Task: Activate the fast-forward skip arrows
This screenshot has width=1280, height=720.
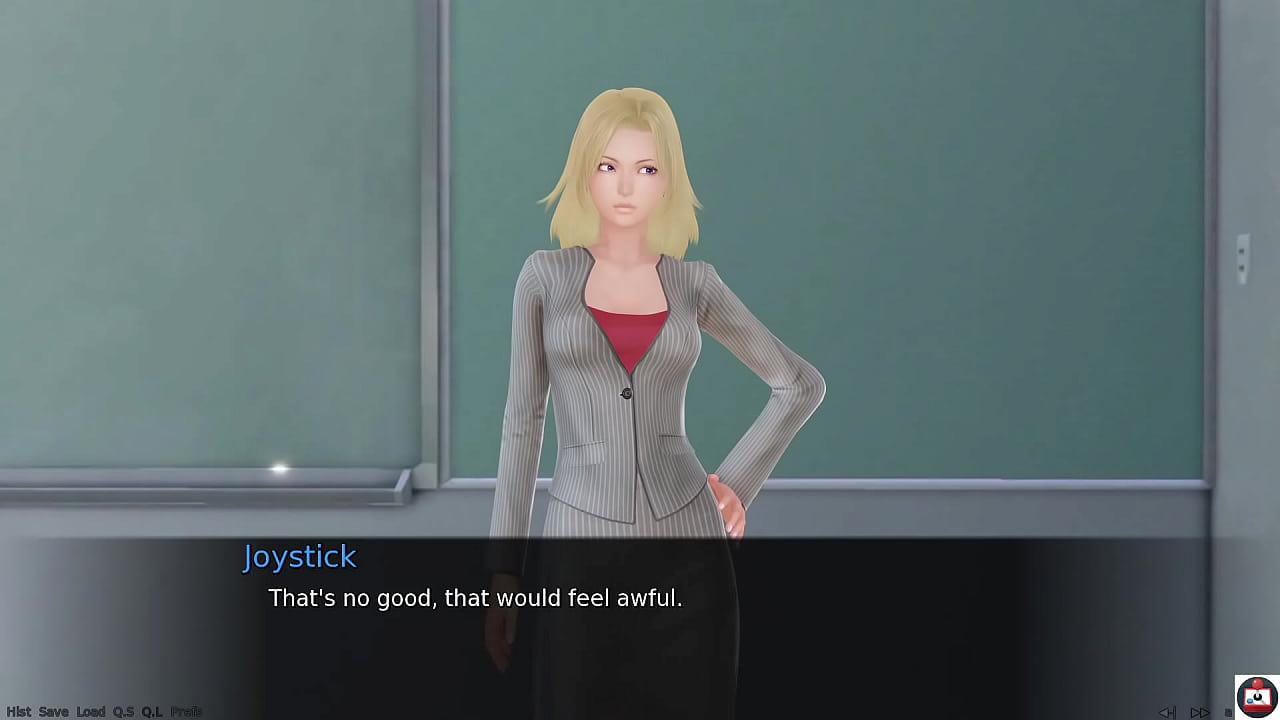Action: pos(1200,712)
